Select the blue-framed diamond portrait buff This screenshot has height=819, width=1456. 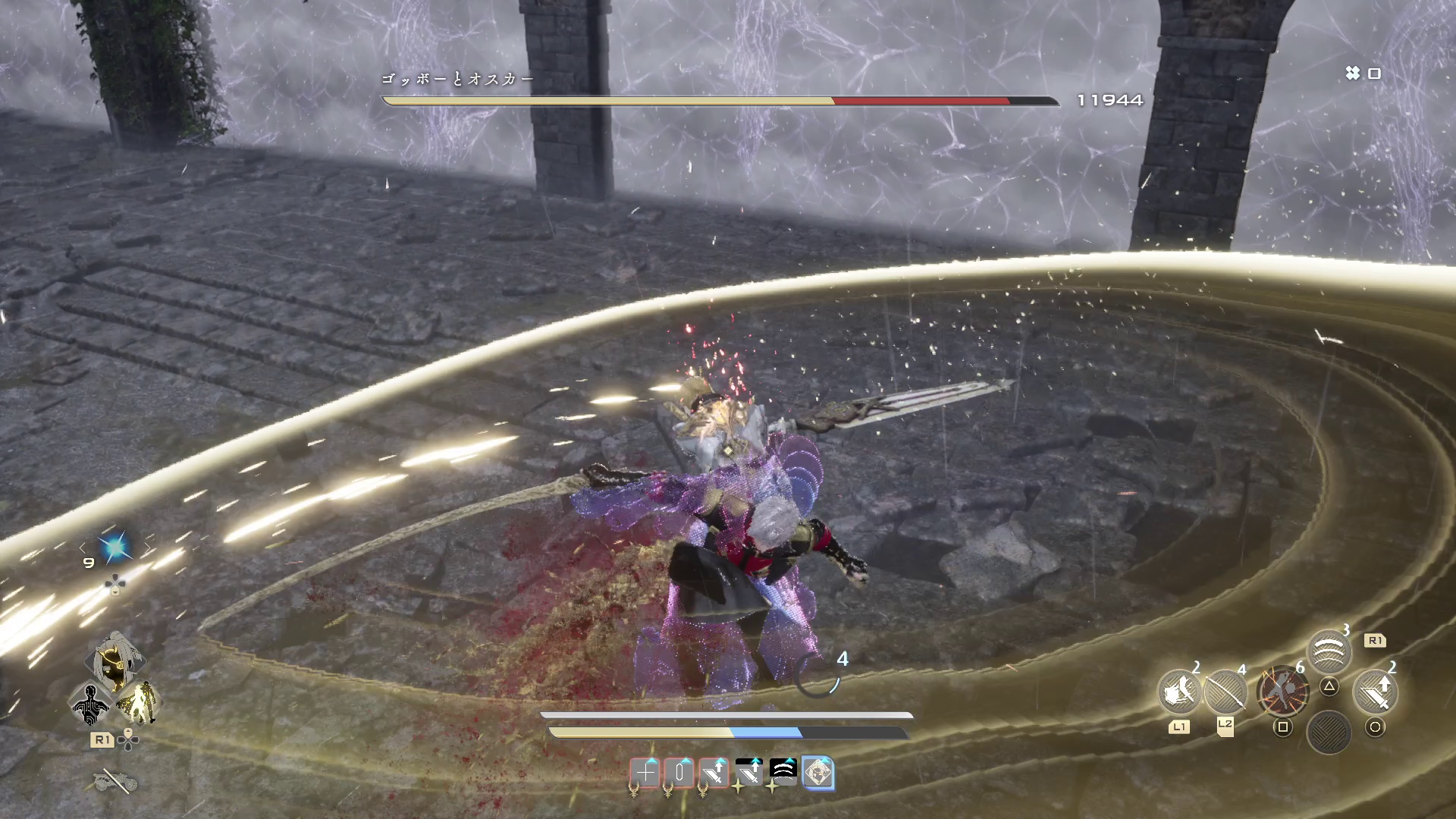tap(817, 773)
